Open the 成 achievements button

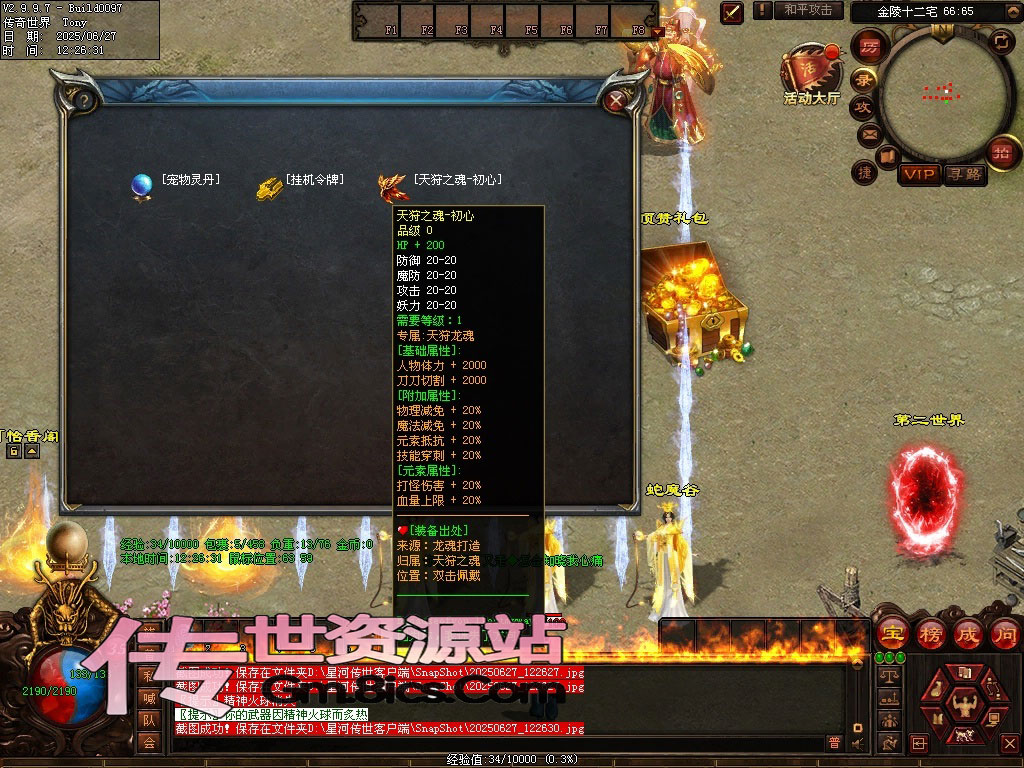[x=967, y=633]
